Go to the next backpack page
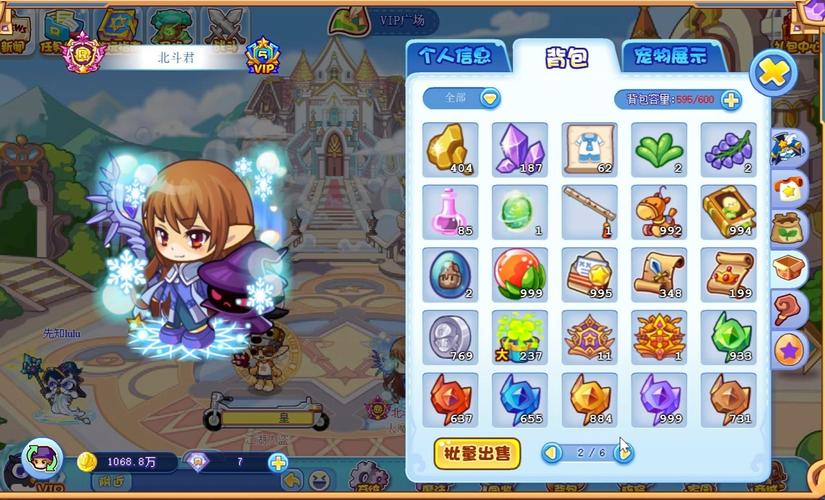Image resolution: width=825 pixels, height=500 pixels. pos(623,453)
